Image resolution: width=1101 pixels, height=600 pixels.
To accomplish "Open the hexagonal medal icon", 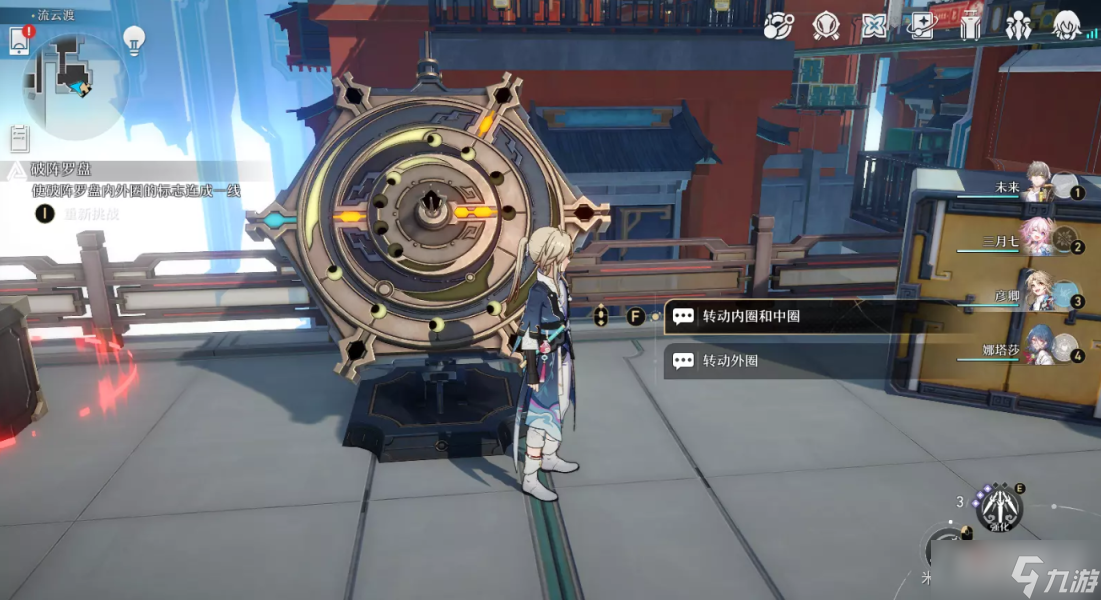I will [x=826, y=25].
